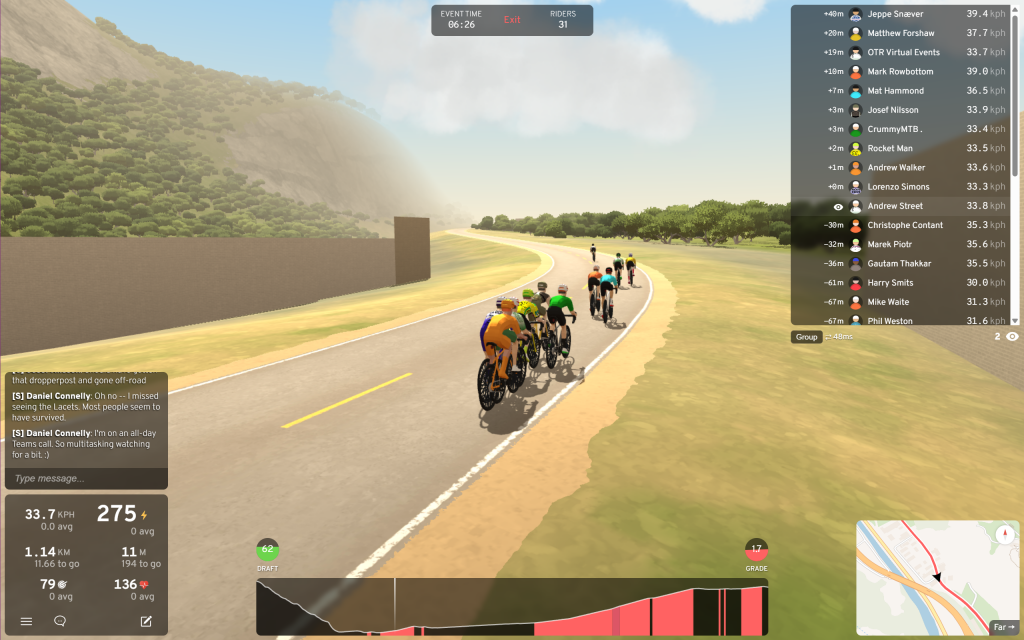Click the rider list scroll-up arrow
This screenshot has height=640, width=1024.
point(1015,10)
